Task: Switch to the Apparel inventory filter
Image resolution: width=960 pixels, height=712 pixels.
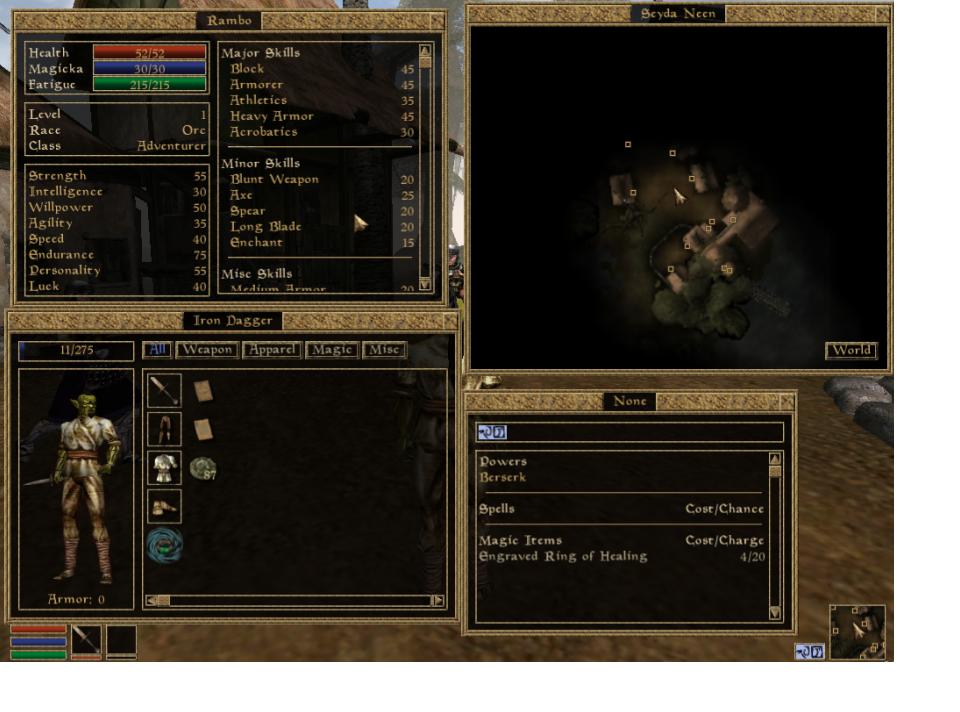Action: 271,350
